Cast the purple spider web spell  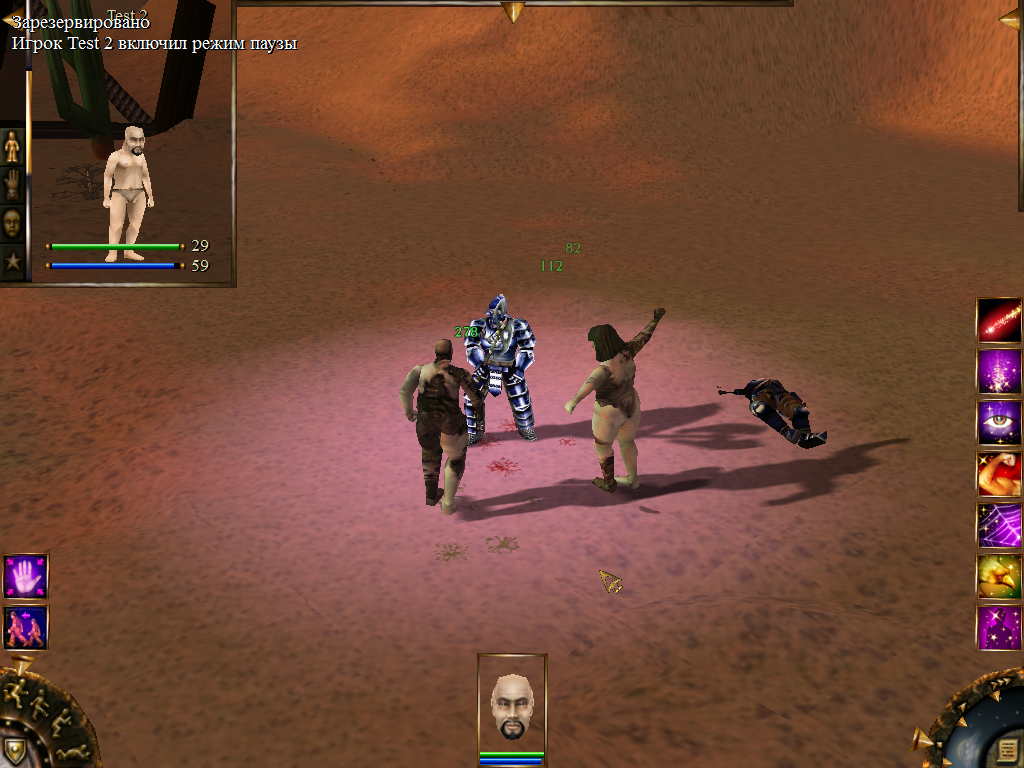pyautogui.click(x=999, y=525)
